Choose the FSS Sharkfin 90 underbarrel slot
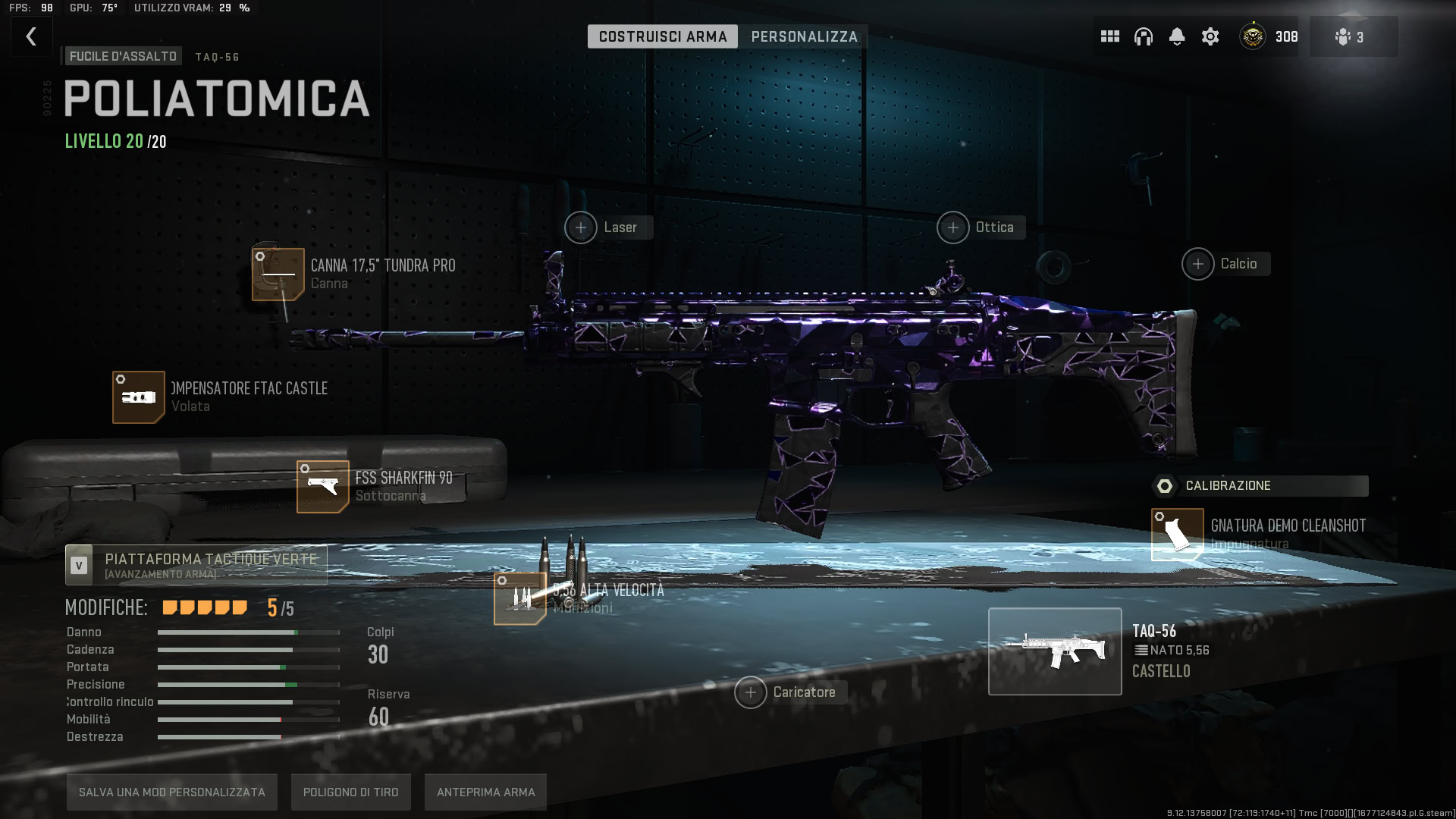 323,486
